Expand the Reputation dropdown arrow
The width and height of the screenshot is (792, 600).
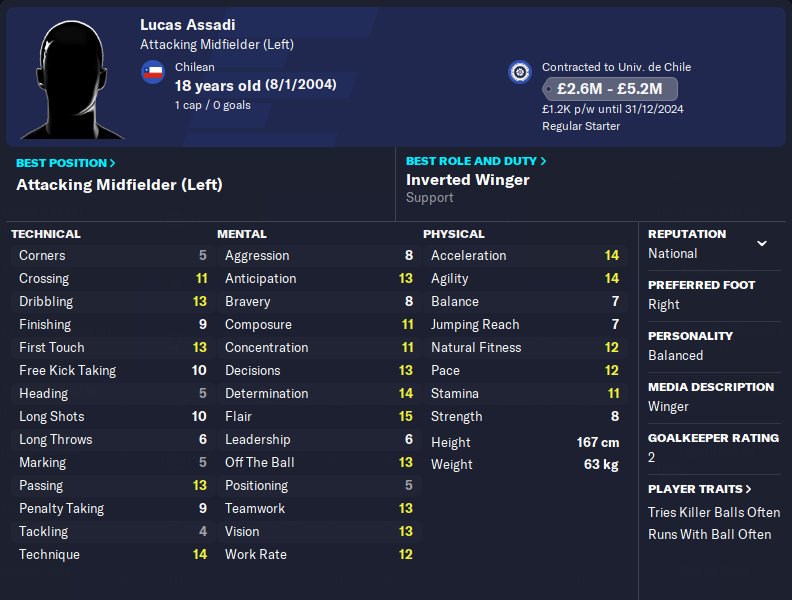(x=762, y=243)
